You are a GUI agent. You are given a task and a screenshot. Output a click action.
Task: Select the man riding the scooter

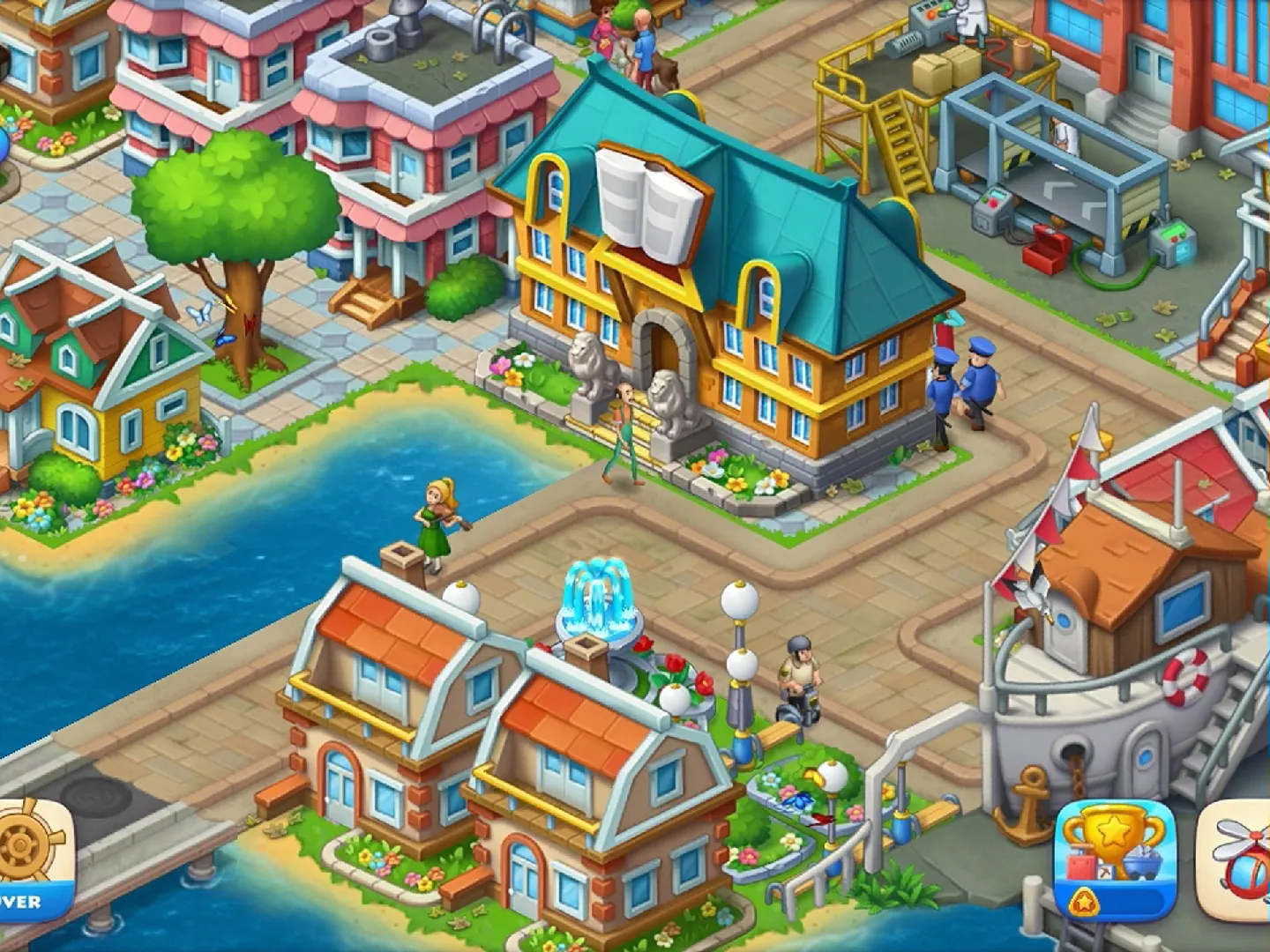pos(799,679)
